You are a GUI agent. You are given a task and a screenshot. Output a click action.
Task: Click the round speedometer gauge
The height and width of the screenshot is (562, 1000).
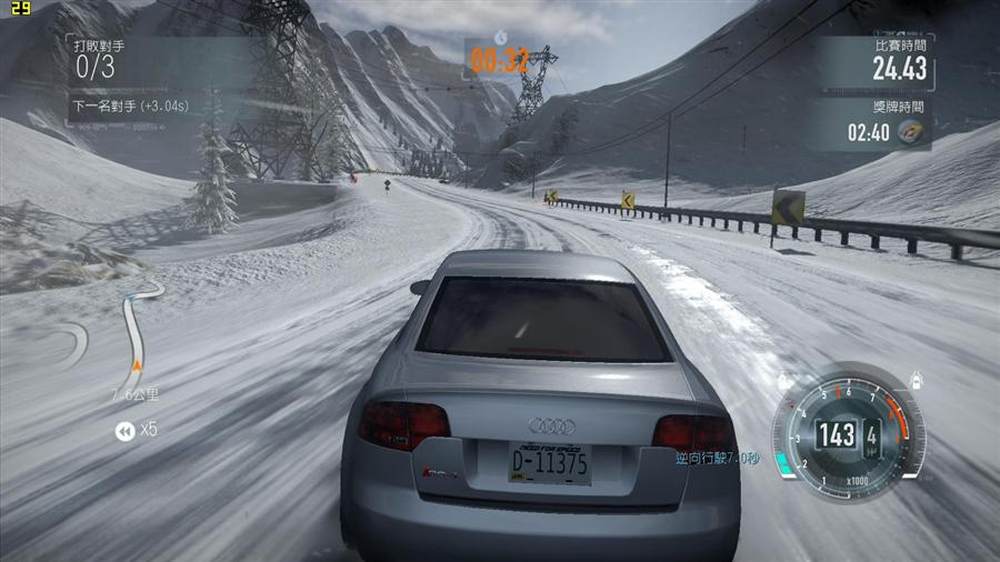847,434
